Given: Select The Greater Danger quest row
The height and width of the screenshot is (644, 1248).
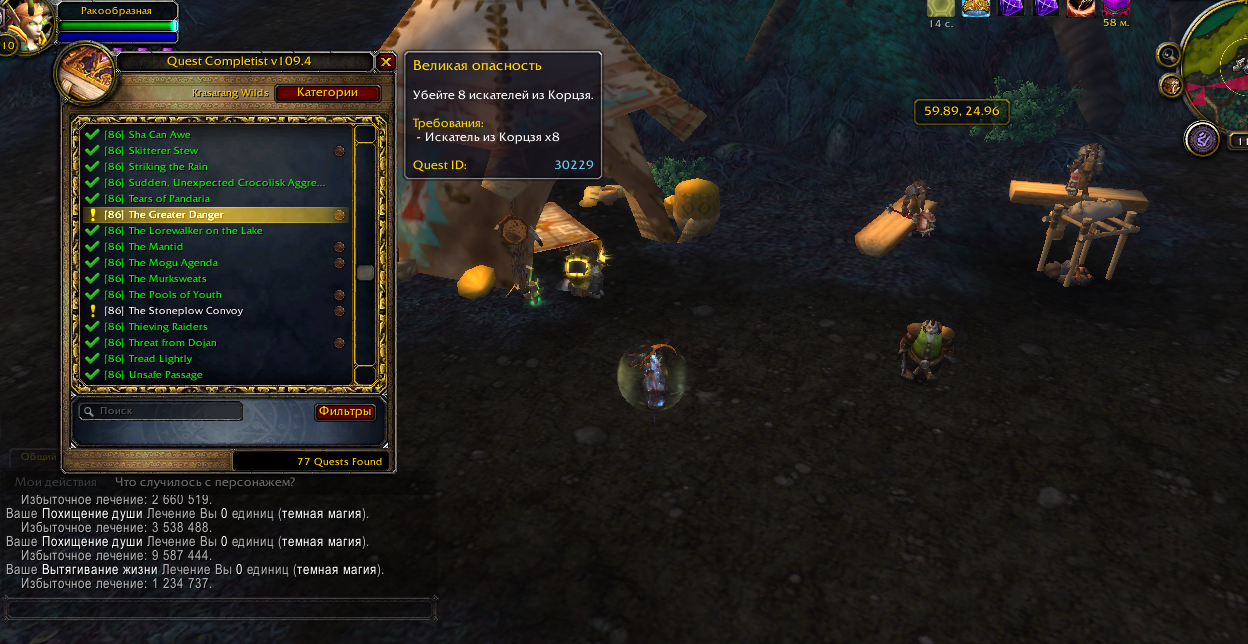Looking at the screenshot, I should pos(176,215).
